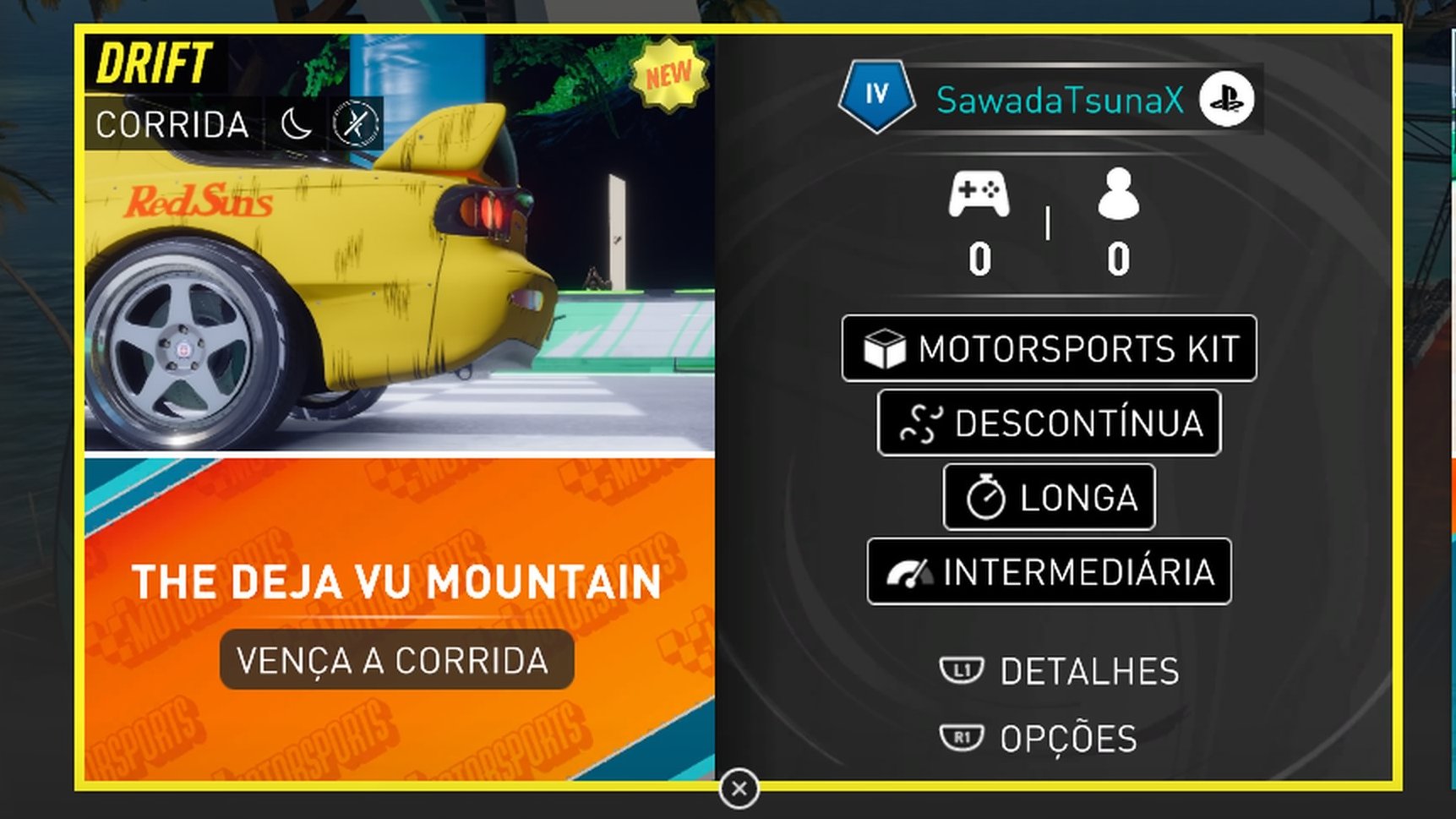Viewport: 1456px width, 819px height.
Task: Click the NEW badge on the event
Action: [x=669, y=75]
